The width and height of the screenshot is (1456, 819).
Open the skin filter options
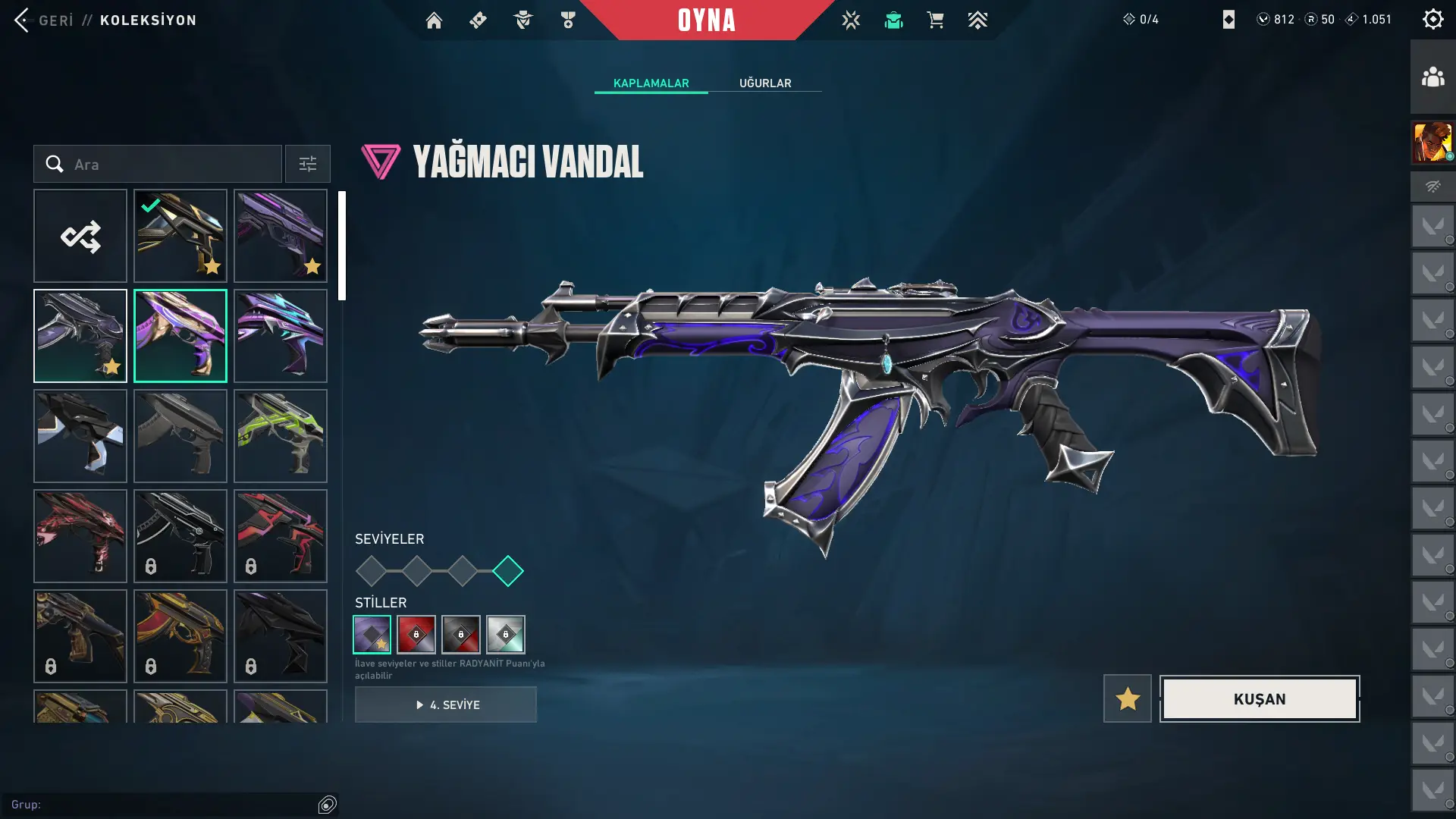pos(308,165)
